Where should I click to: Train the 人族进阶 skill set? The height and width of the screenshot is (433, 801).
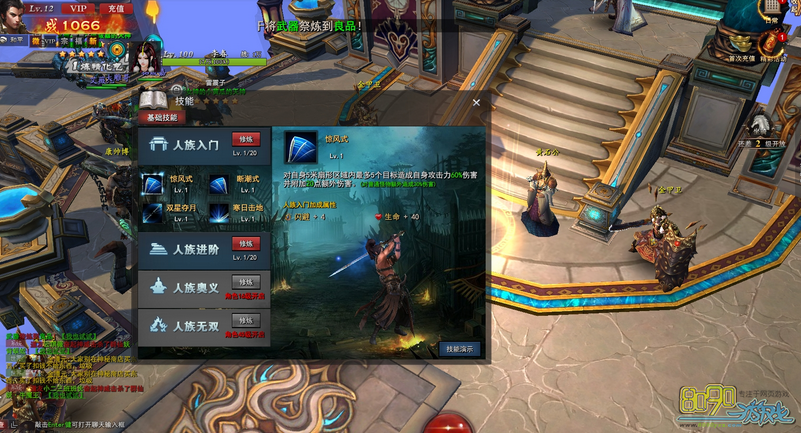tap(244, 243)
